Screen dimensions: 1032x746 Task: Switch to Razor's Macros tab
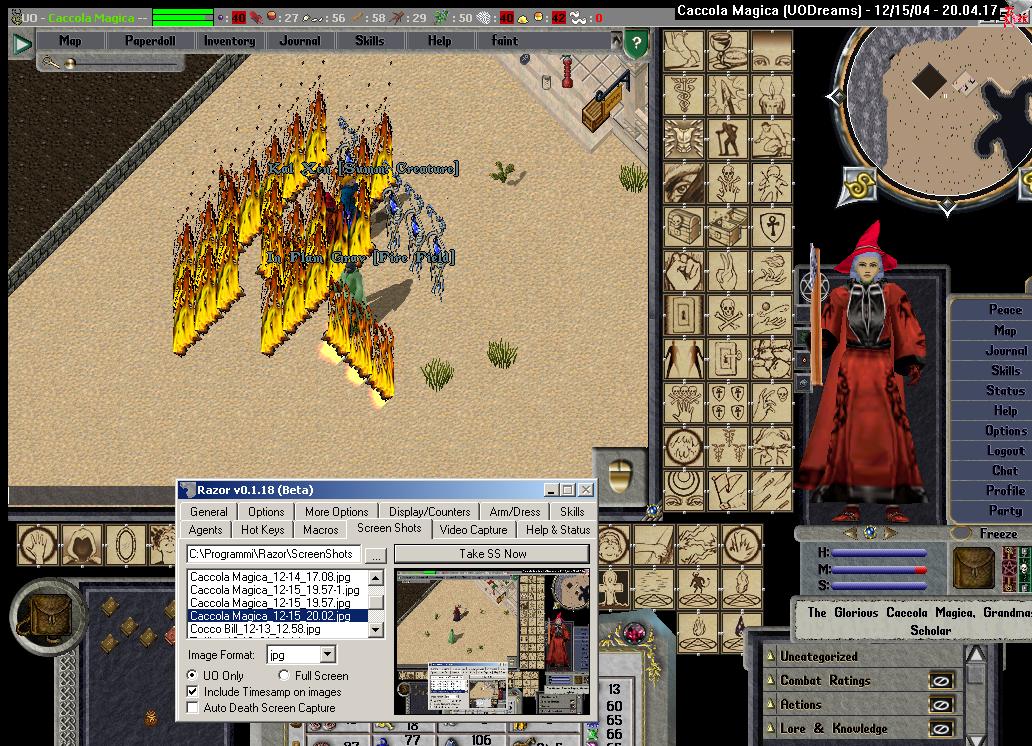[x=320, y=530]
